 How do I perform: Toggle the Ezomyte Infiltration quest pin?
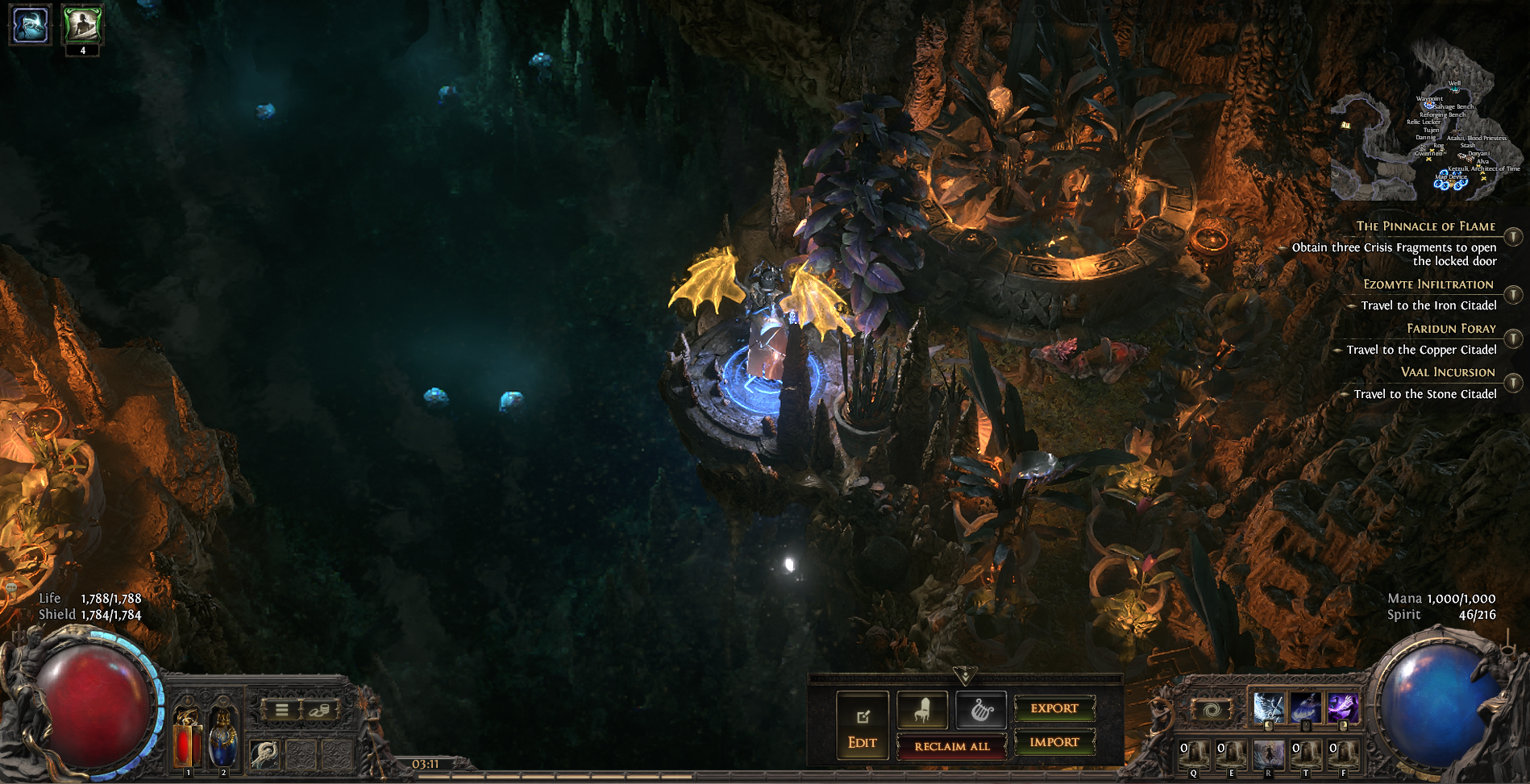1513,294
